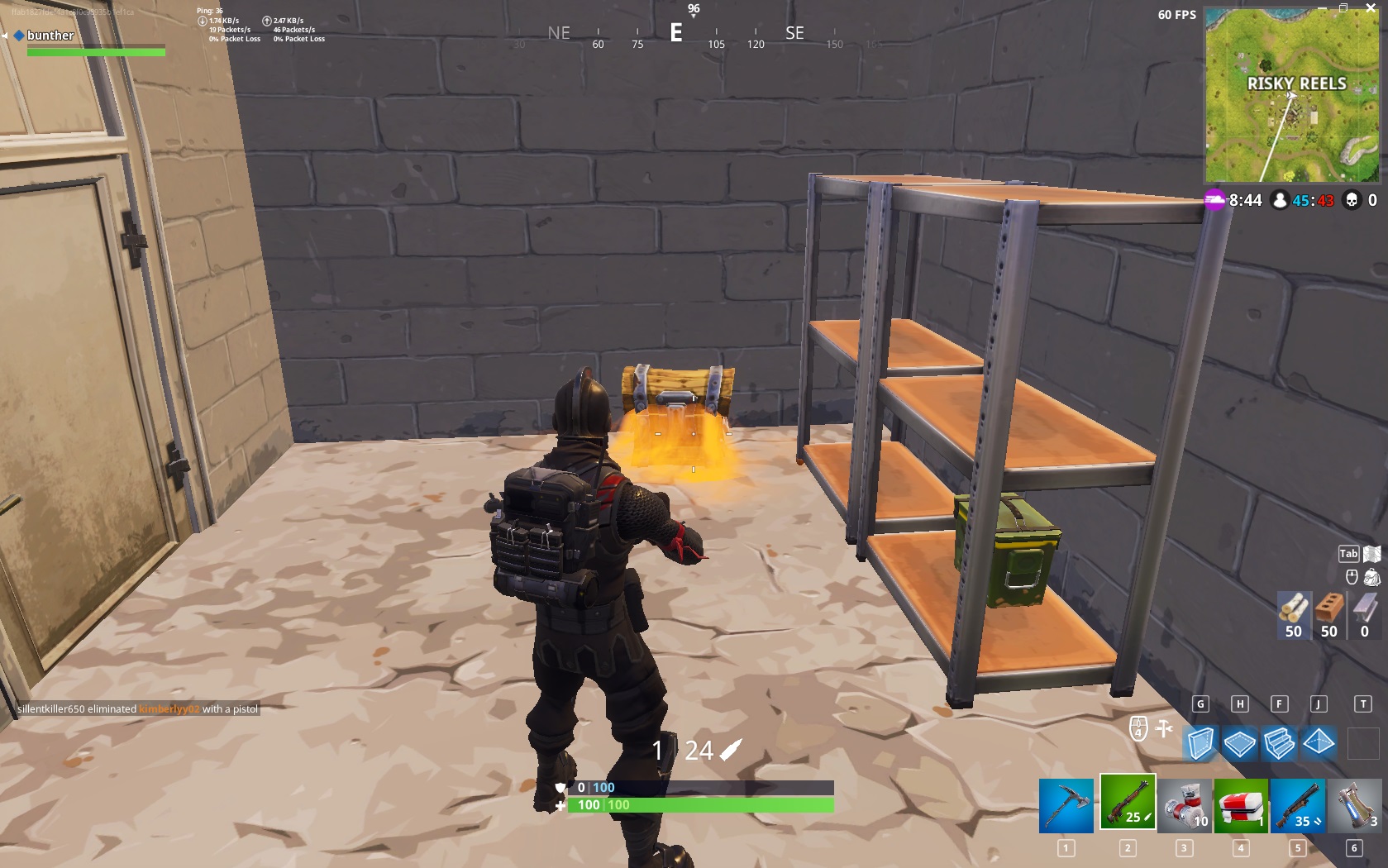This screenshot has width=1388, height=868.
Task: Select the wall building piece
Action: (1200, 744)
